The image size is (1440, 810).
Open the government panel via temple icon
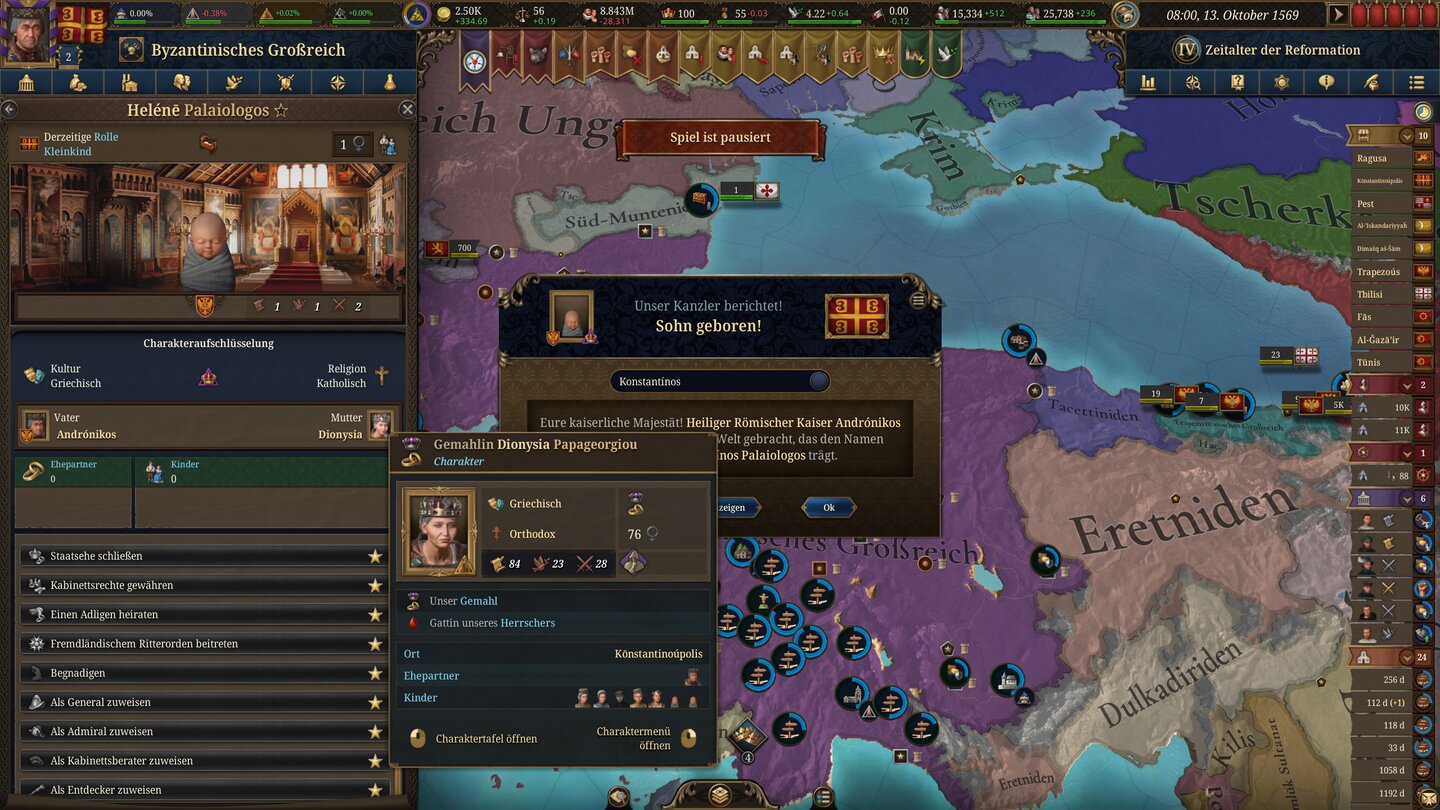click(x=28, y=82)
